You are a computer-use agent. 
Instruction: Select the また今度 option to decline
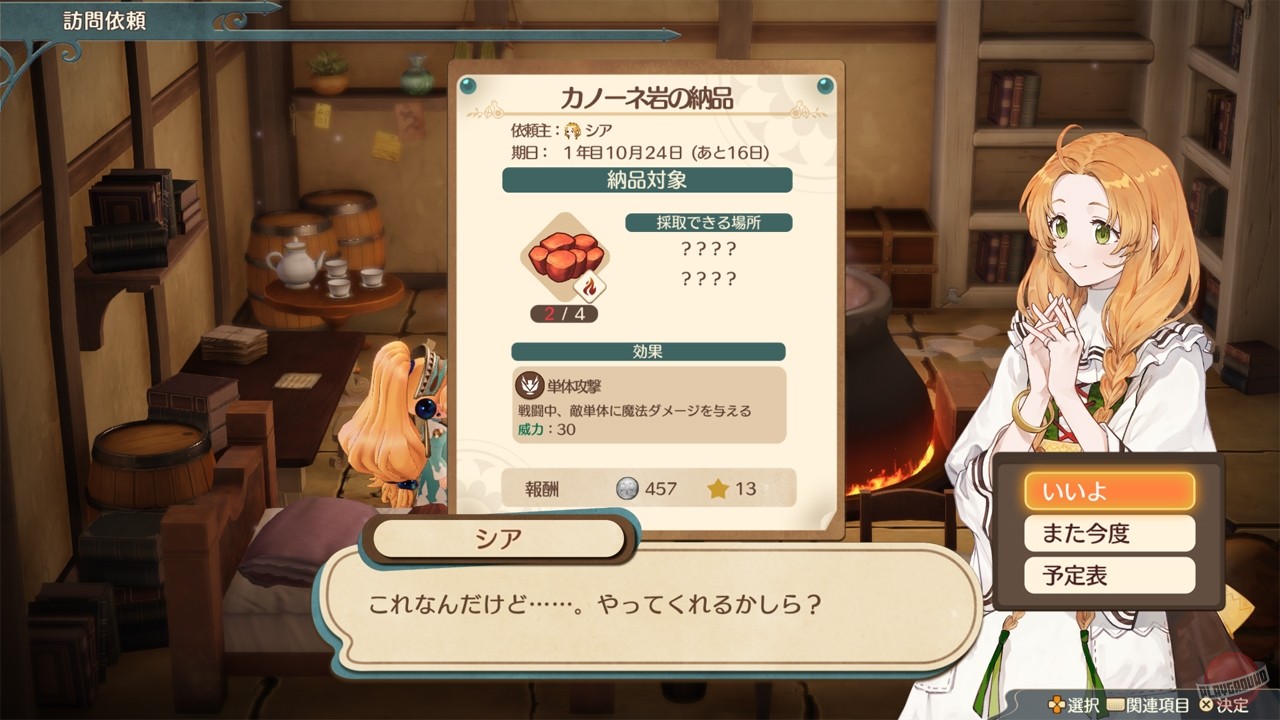[x=1110, y=533]
